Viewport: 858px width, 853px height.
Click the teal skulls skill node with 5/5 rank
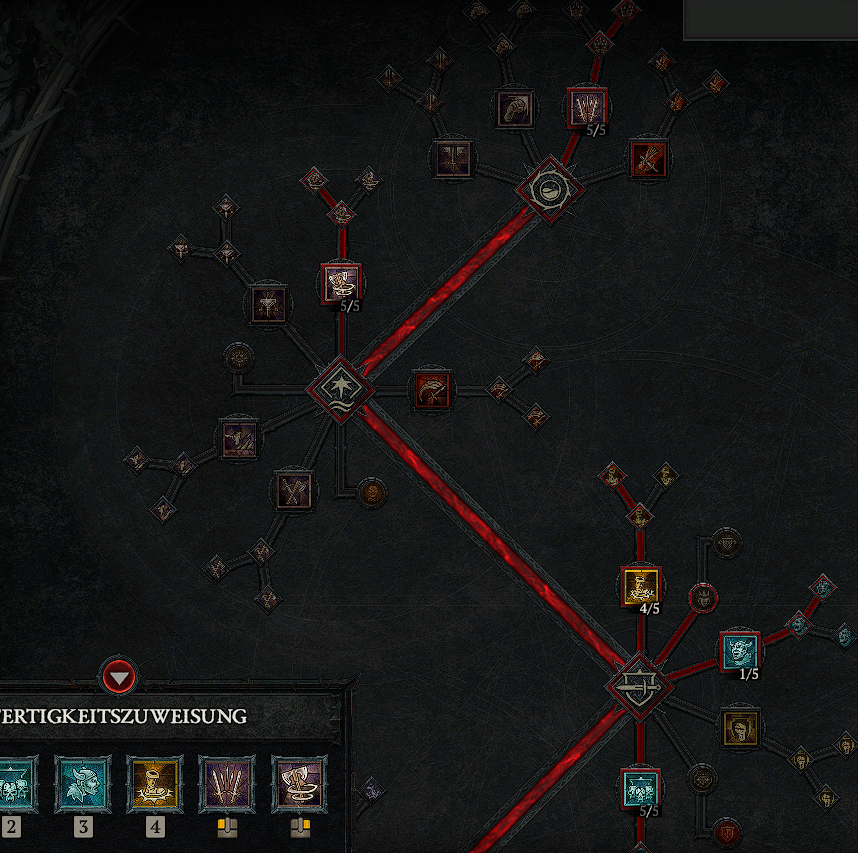(640, 789)
